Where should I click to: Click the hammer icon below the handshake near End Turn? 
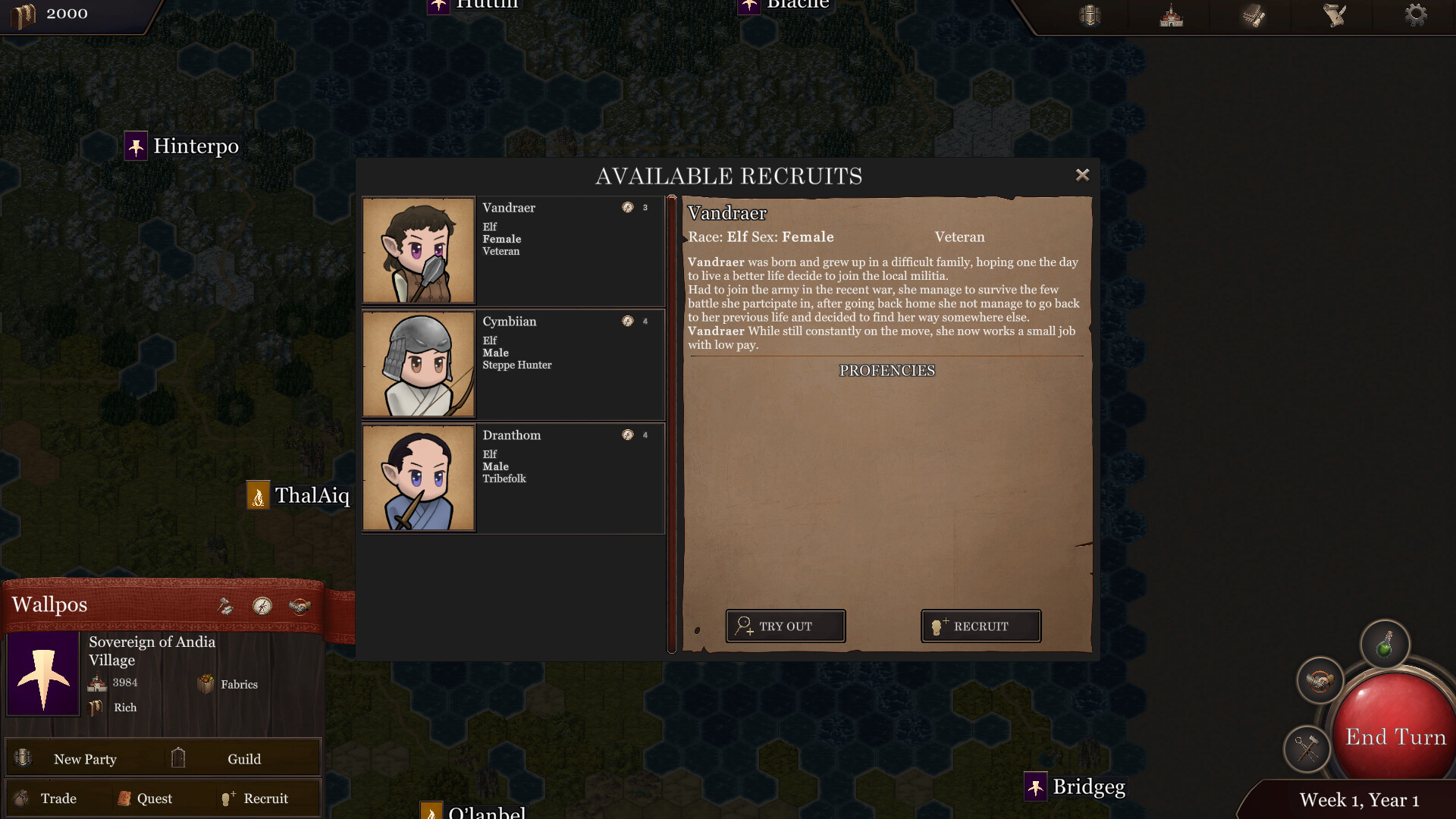coord(1306,749)
